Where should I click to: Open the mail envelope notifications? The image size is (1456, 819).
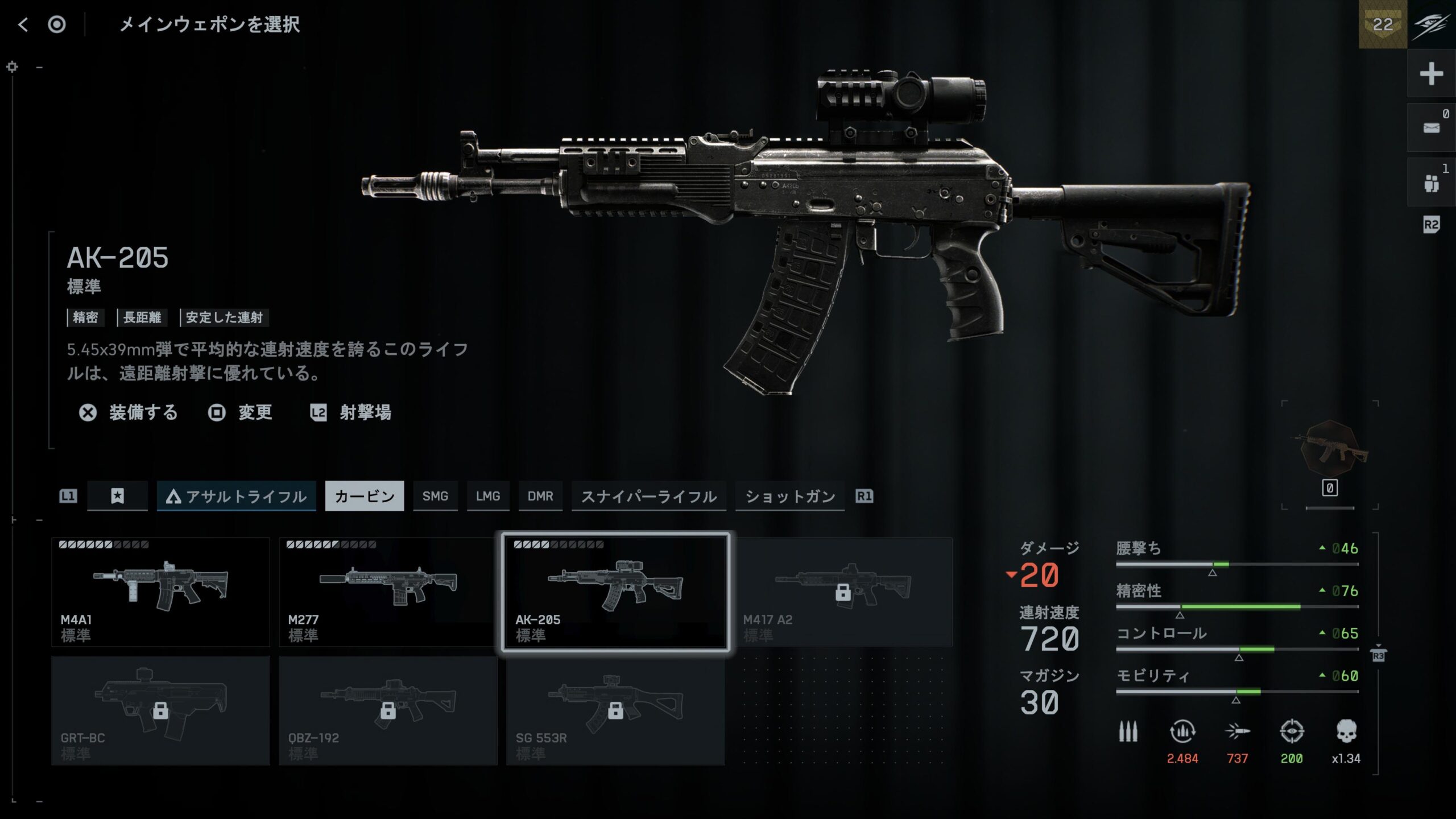tap(1431, 128)
